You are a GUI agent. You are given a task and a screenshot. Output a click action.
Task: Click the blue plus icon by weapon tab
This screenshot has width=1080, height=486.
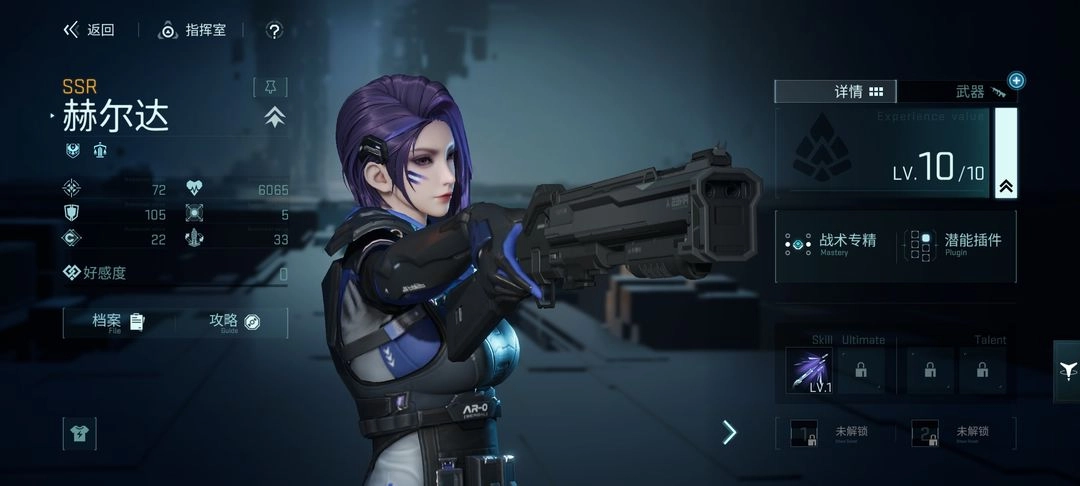click(x=1016, y=80)
